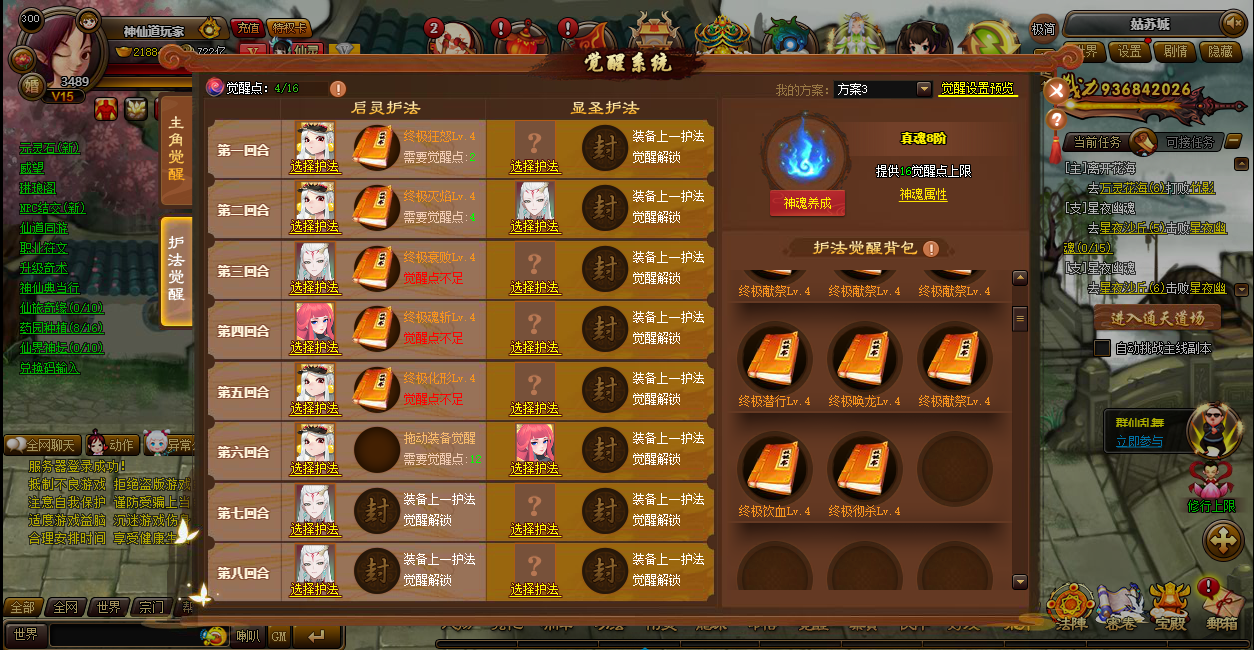
Task: Select the 终极唤龙 Lv.4 skill book
Action: click(864, 360)
